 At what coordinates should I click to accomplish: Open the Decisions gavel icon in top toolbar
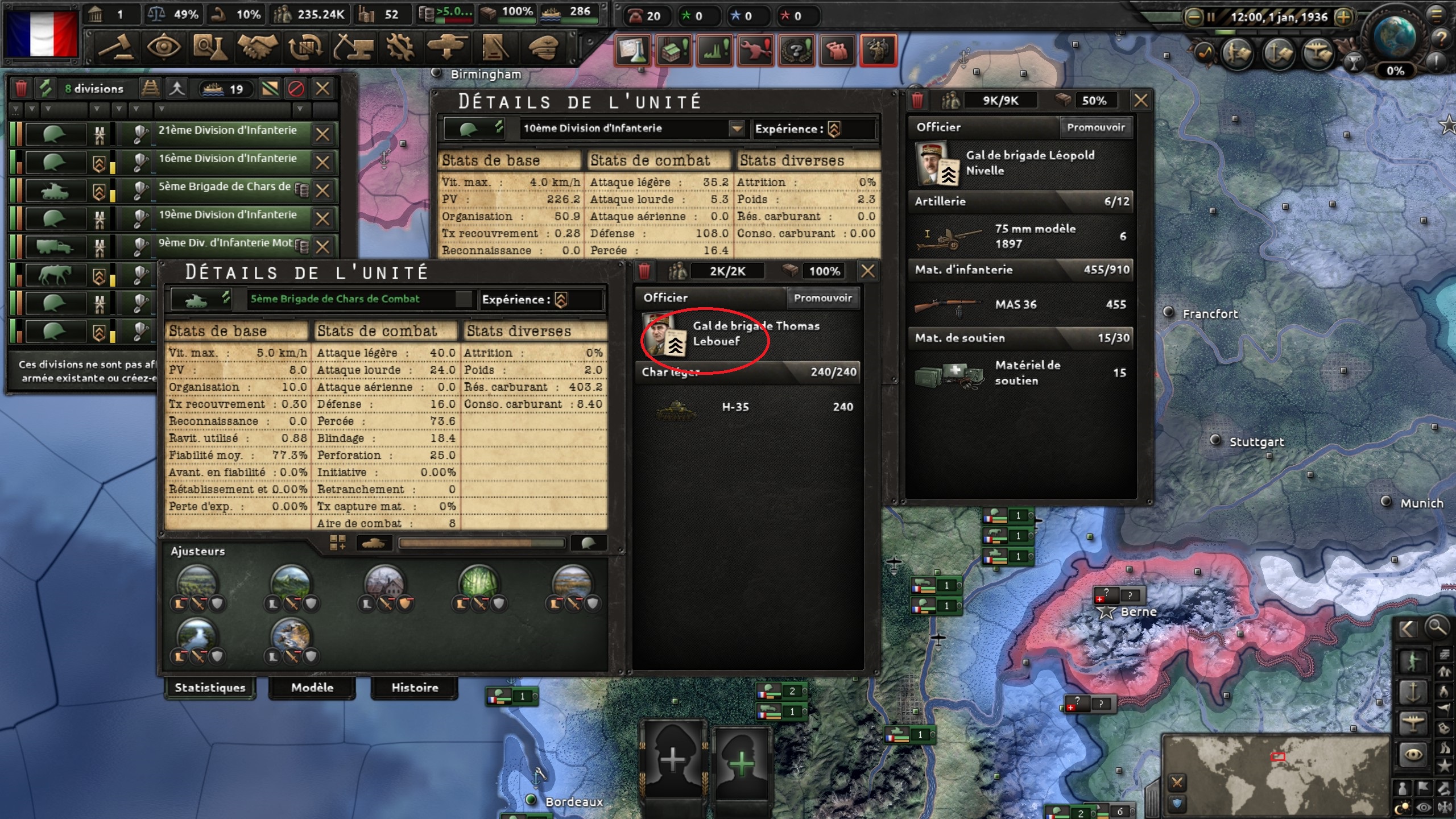pyautogui.click(x=113, y=47)
